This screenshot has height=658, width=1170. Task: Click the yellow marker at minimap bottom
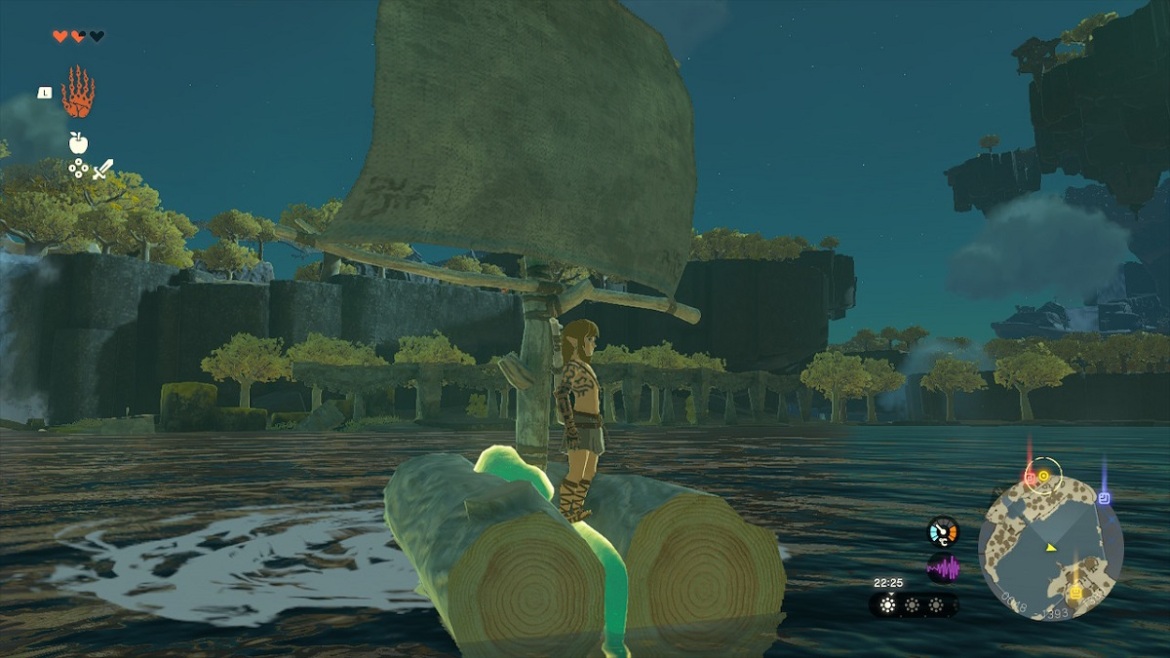tap(1075, 591)
